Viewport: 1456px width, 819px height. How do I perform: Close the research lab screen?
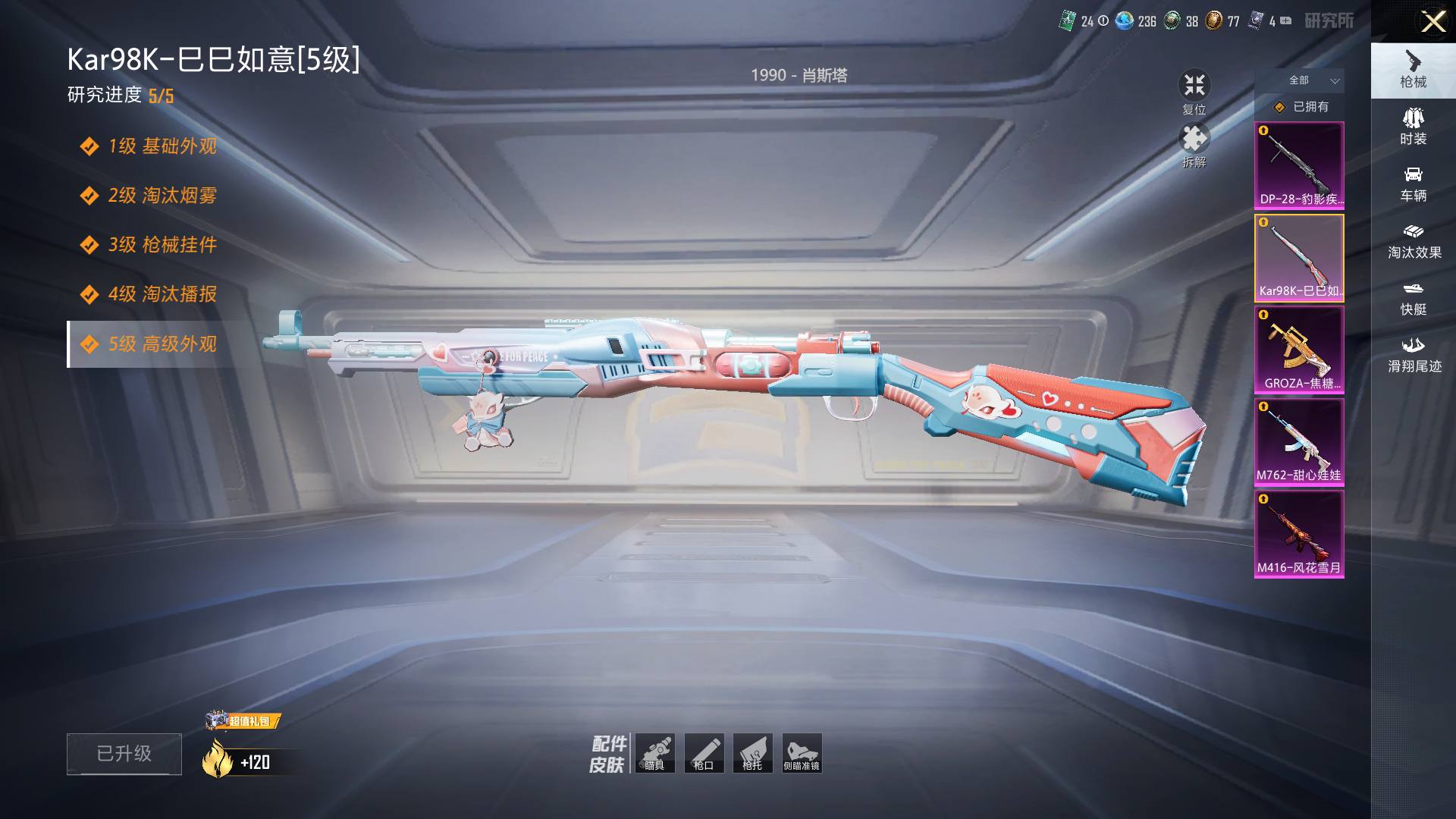[1432, 21]
